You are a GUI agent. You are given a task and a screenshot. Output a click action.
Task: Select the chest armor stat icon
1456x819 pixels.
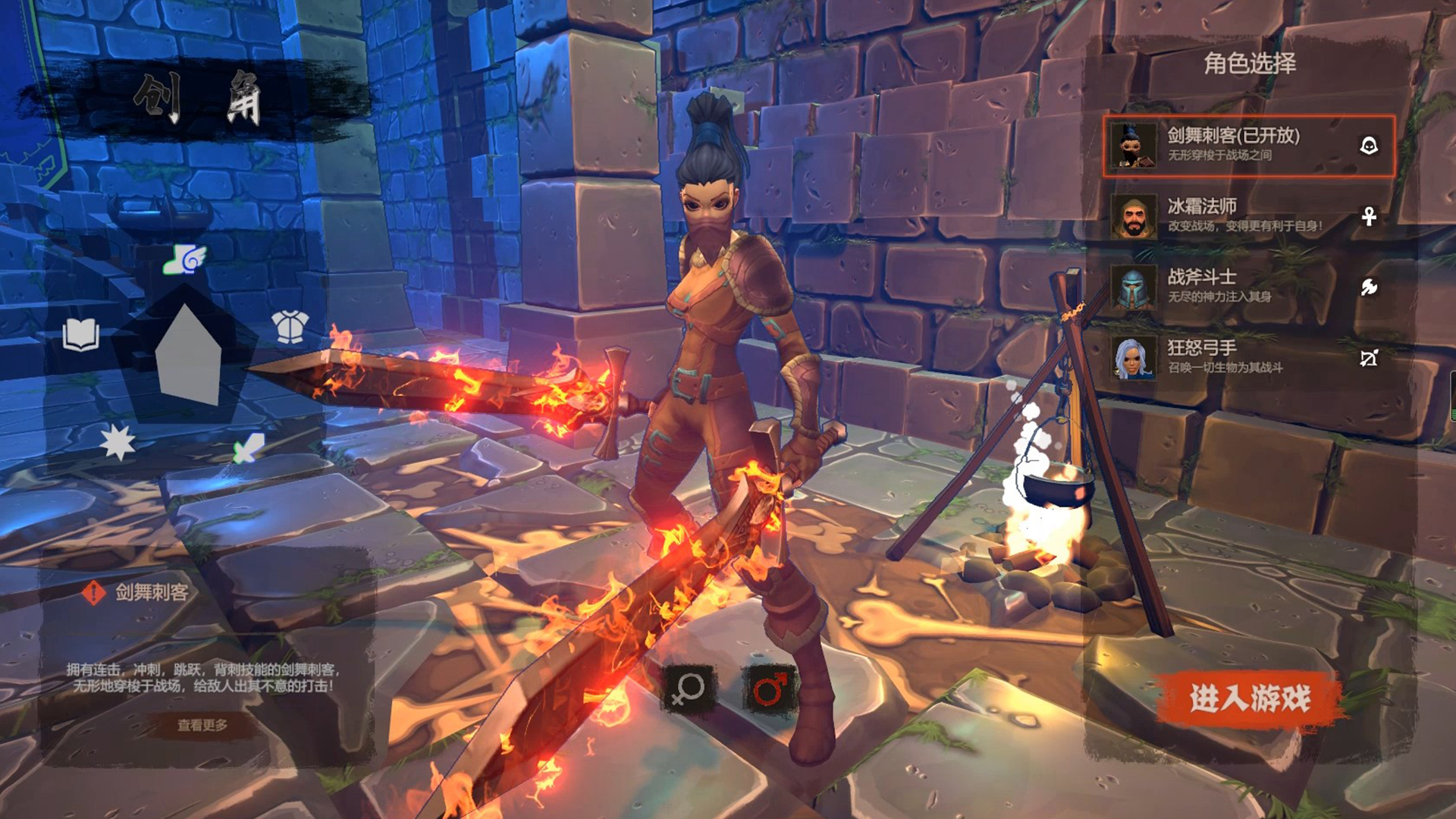pos(290,327)
